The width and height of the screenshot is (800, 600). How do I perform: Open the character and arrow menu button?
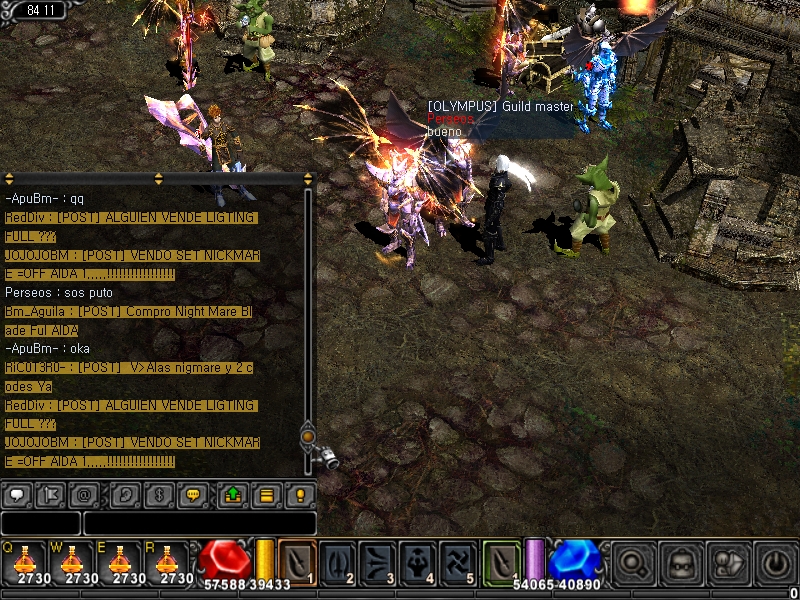[726, 561]
